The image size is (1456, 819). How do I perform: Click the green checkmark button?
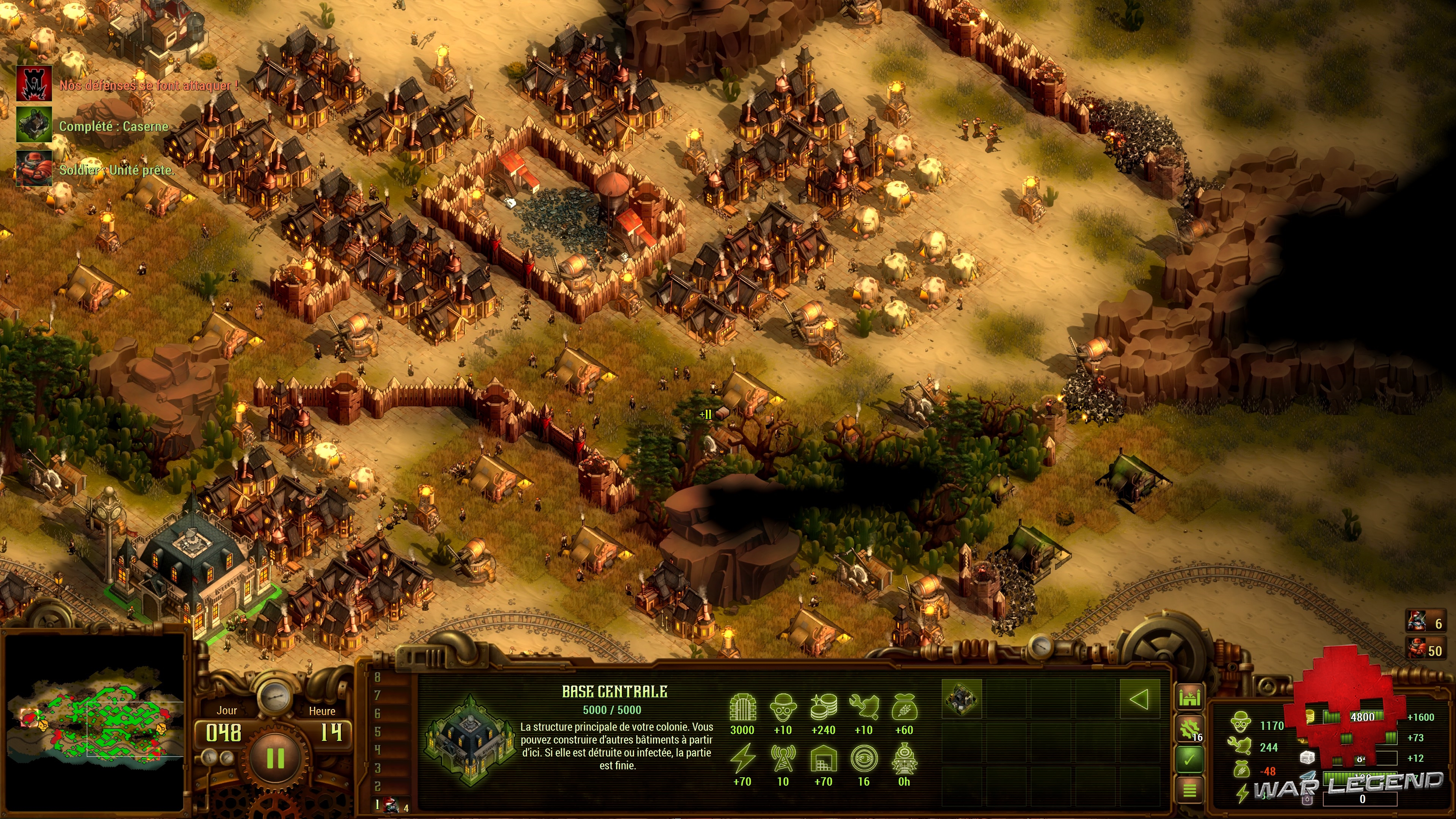[1190, 759]
